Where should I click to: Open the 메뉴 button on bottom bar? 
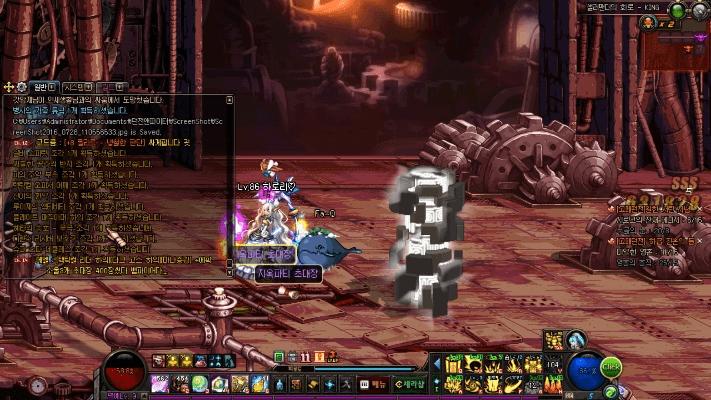click(378, 383)
